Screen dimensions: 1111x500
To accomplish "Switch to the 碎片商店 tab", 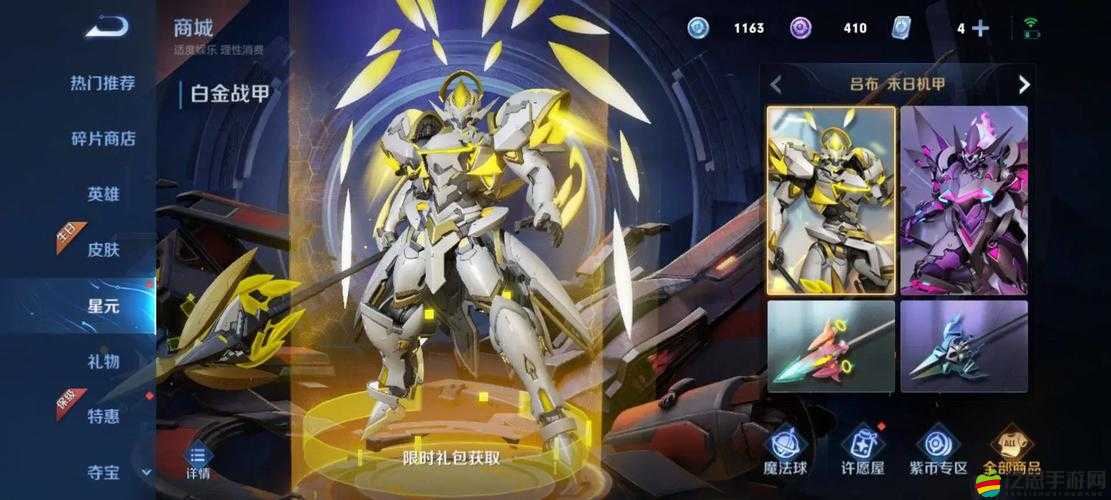I will click(x=102, y=139).
